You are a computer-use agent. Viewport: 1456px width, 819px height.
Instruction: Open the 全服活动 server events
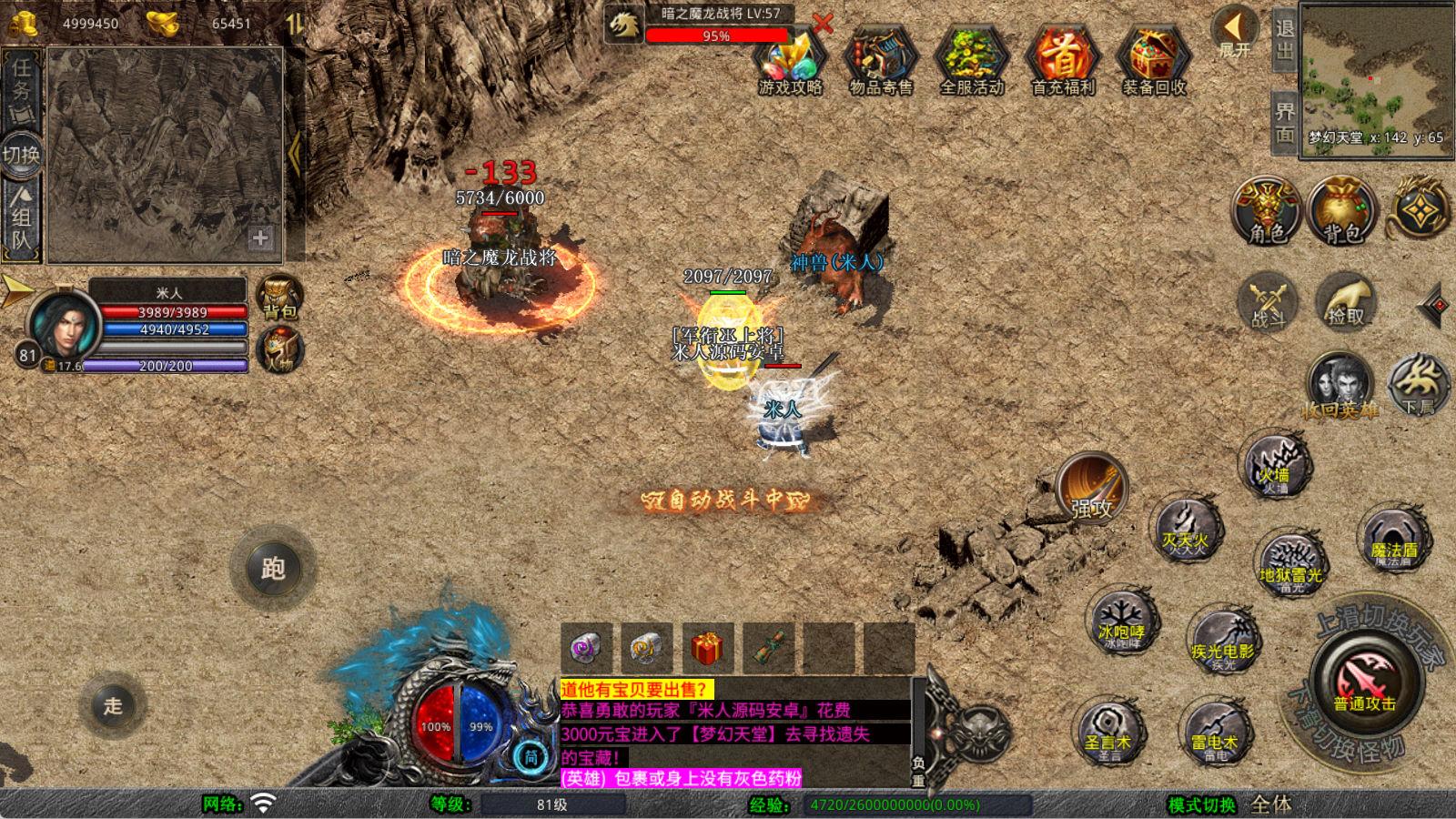coord(972,62)
